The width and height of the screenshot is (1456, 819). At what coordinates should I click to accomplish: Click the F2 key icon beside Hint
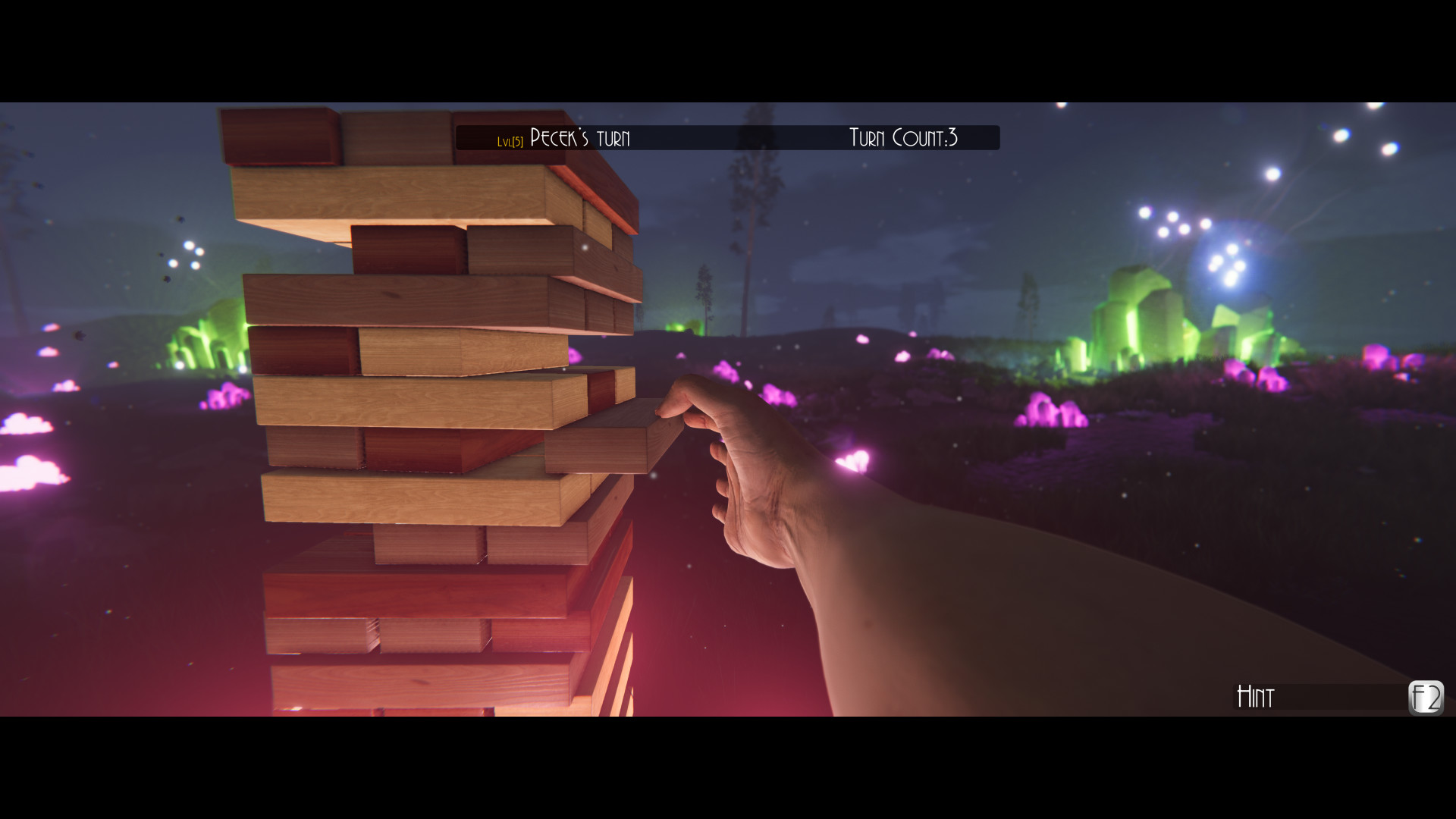pos(1426,698)
